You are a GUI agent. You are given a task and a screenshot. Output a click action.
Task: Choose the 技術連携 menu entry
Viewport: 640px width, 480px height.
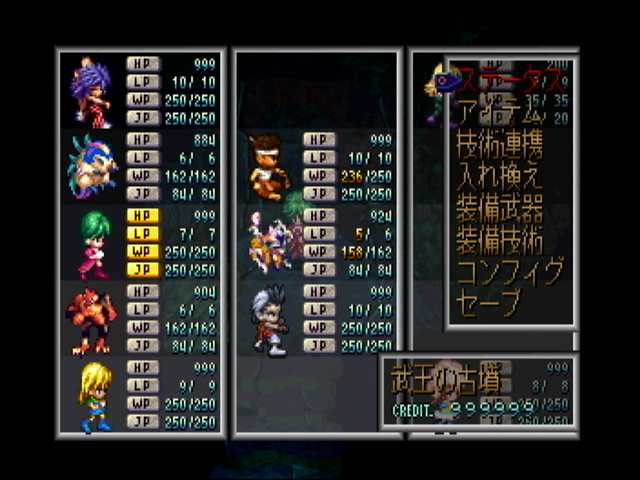(x=500, y=143)
